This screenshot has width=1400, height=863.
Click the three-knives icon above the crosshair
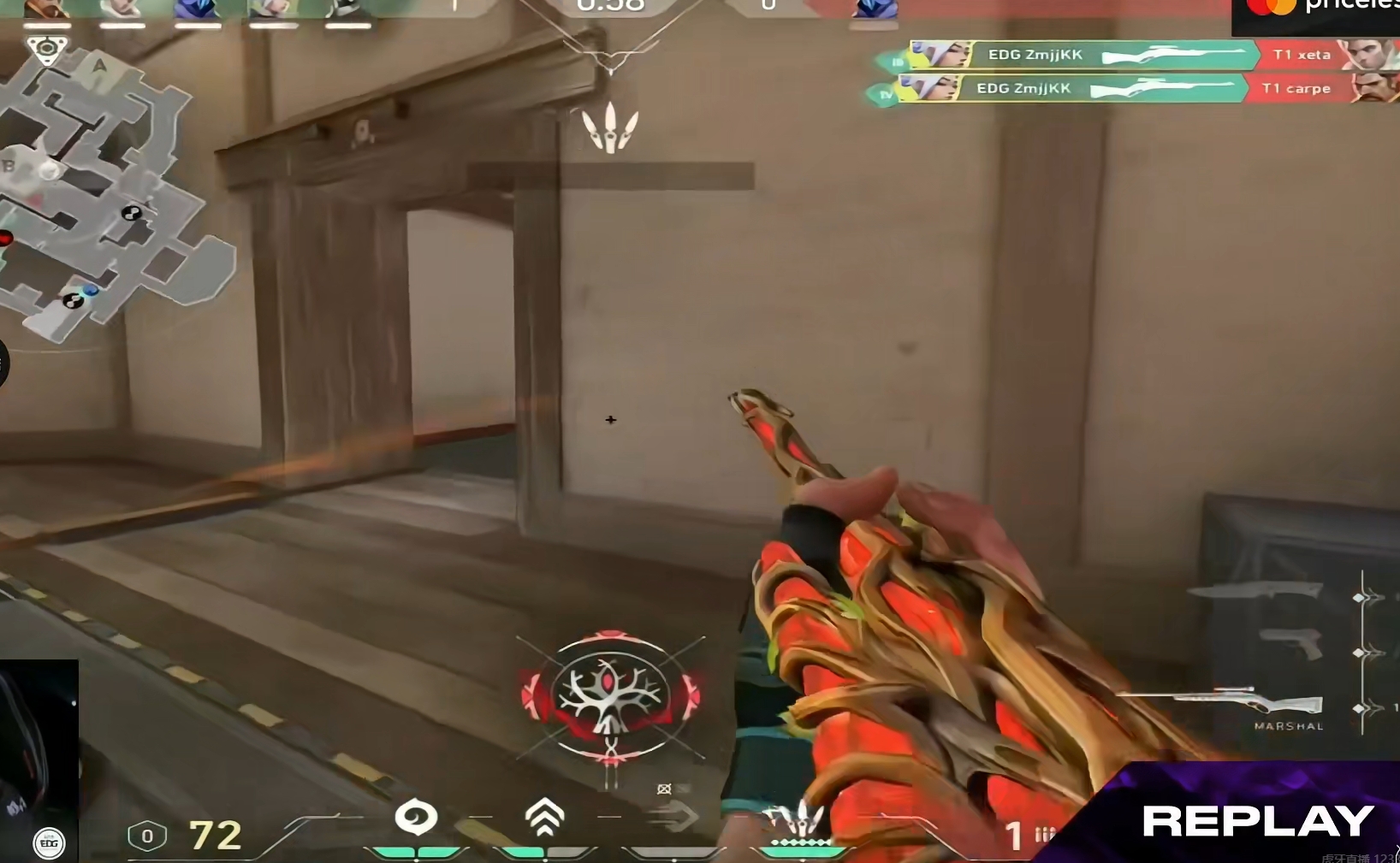(610, 128)
